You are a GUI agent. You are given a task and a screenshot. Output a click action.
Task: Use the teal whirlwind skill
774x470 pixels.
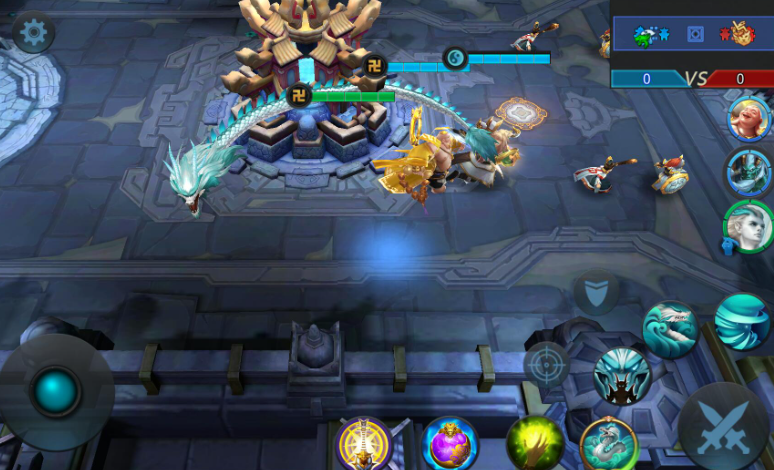(743, 321)
